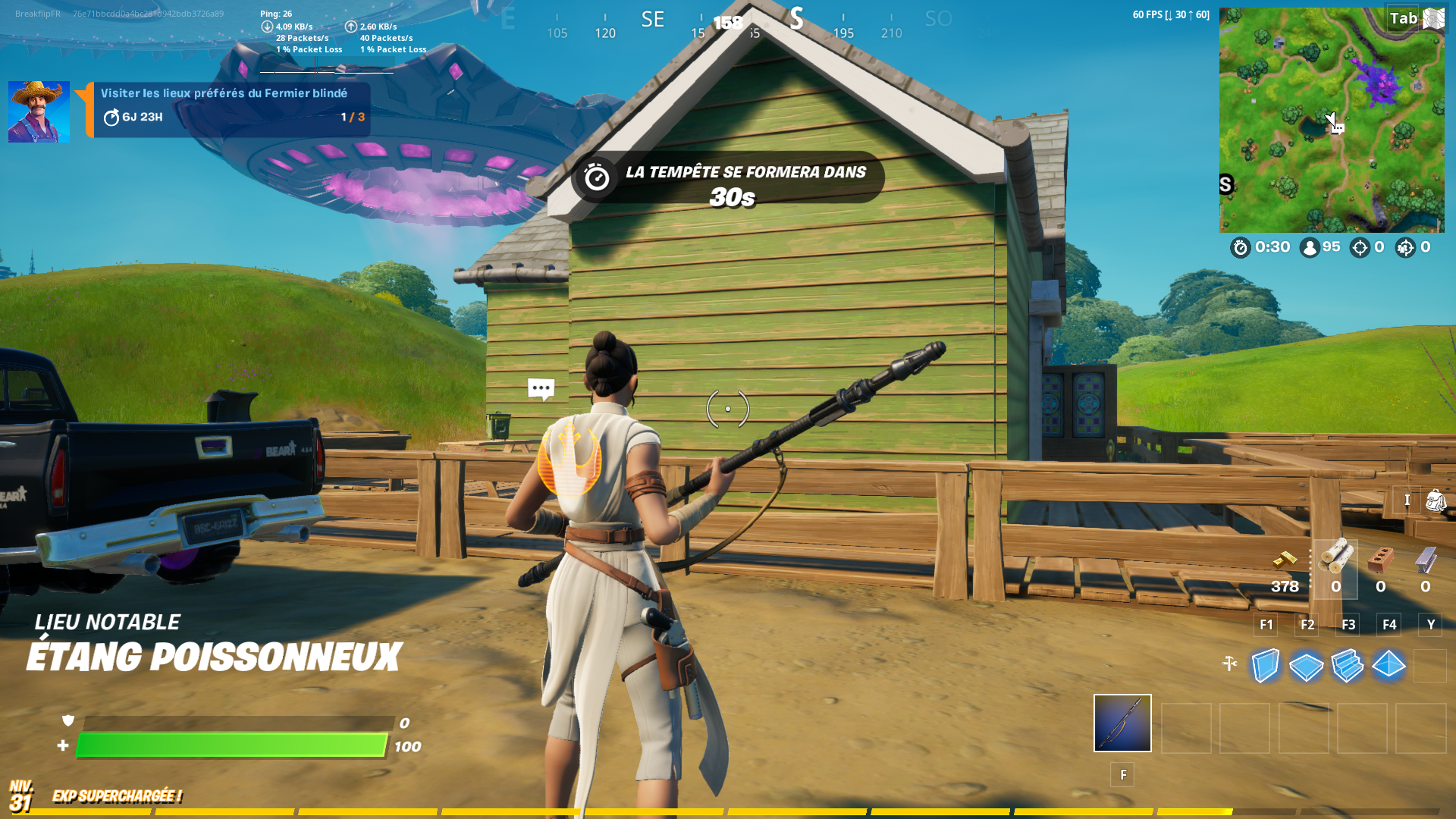1456x819 pixels.
Task: Click the gold bars icon showing 378
Action: coord(1284,561)
